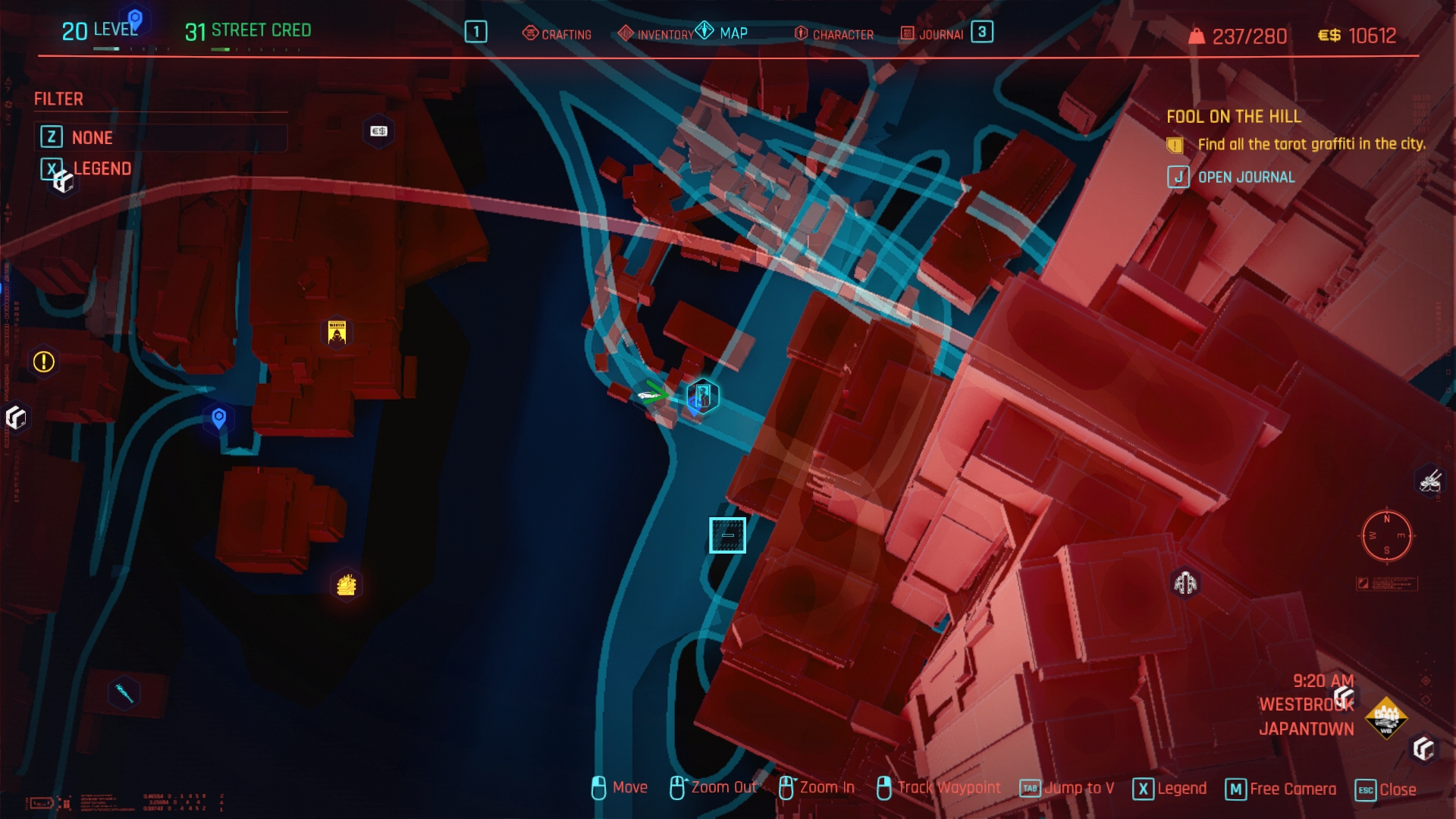Switch to the Journal tab

point(933,34)
